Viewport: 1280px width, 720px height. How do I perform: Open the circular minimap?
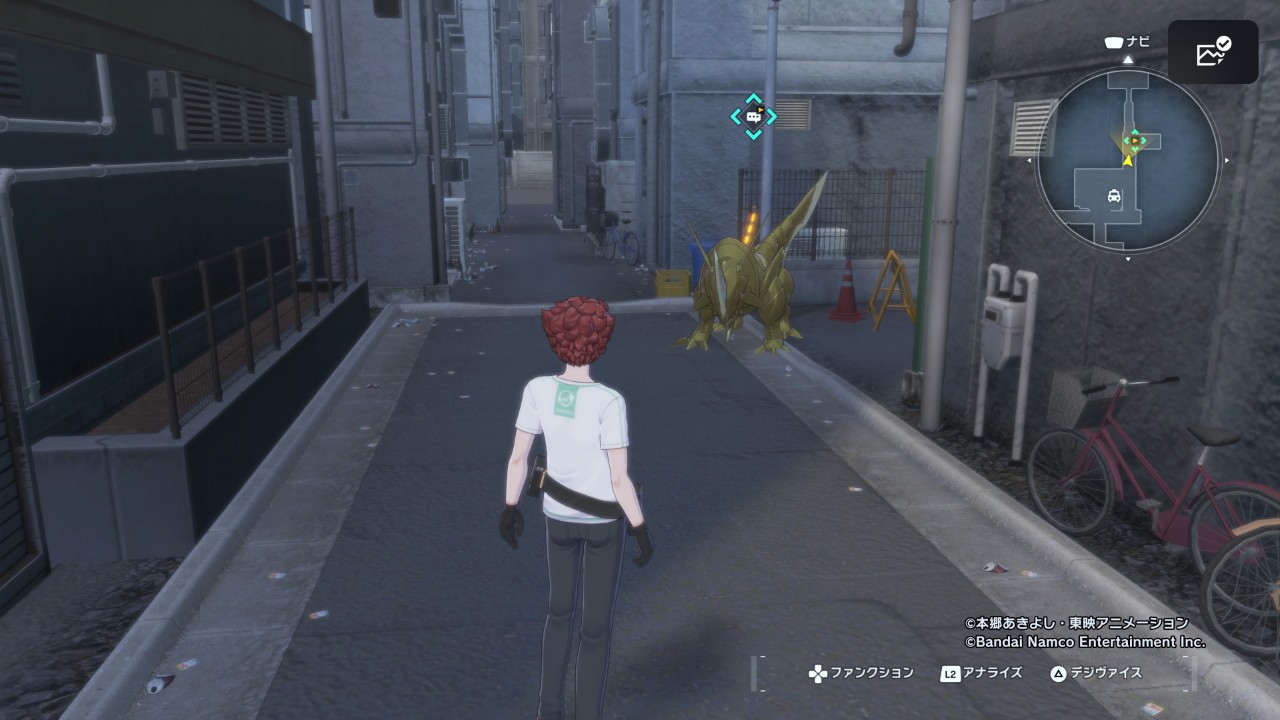(1128, 160)
